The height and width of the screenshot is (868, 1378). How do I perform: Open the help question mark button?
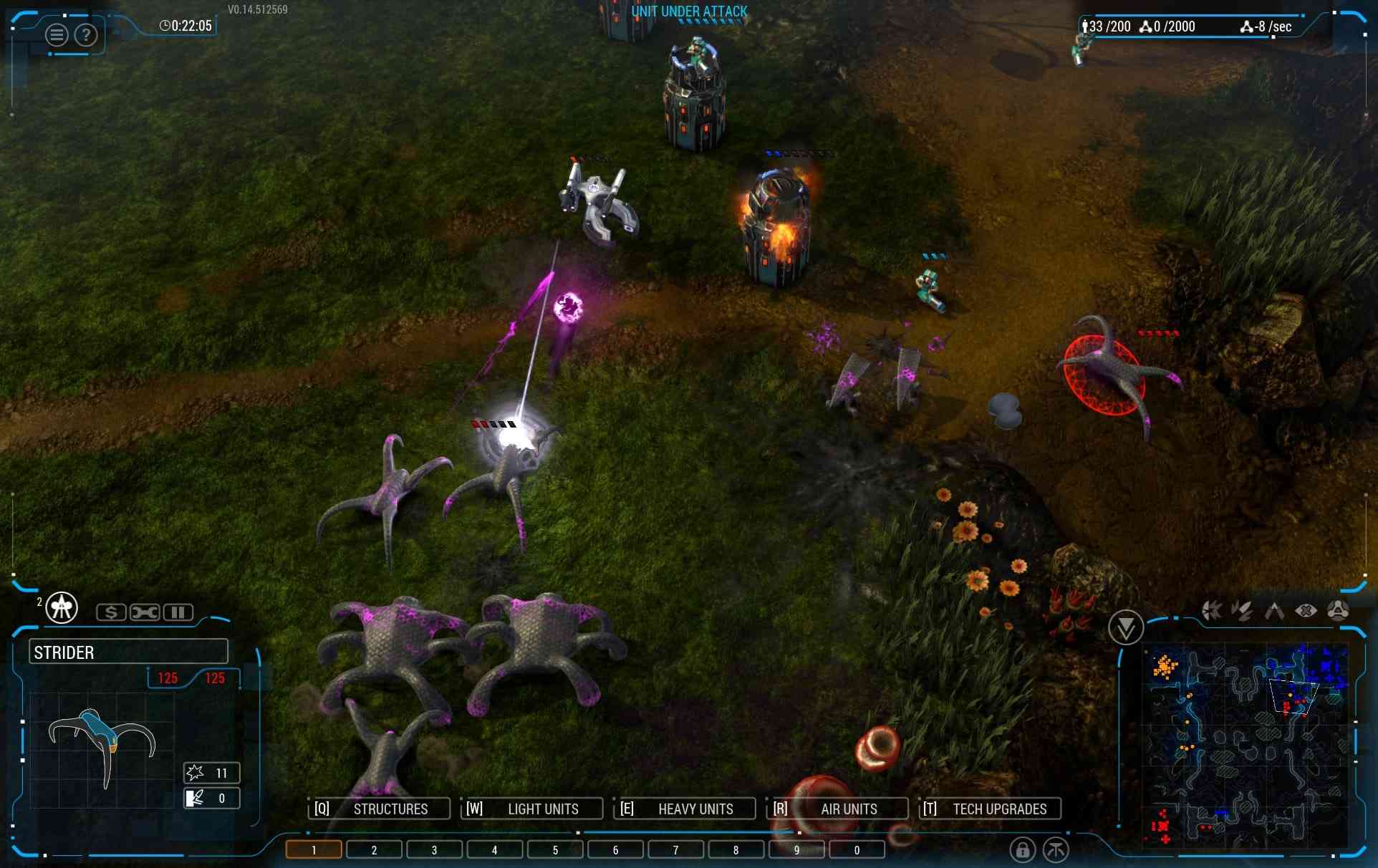click(86, 34)
